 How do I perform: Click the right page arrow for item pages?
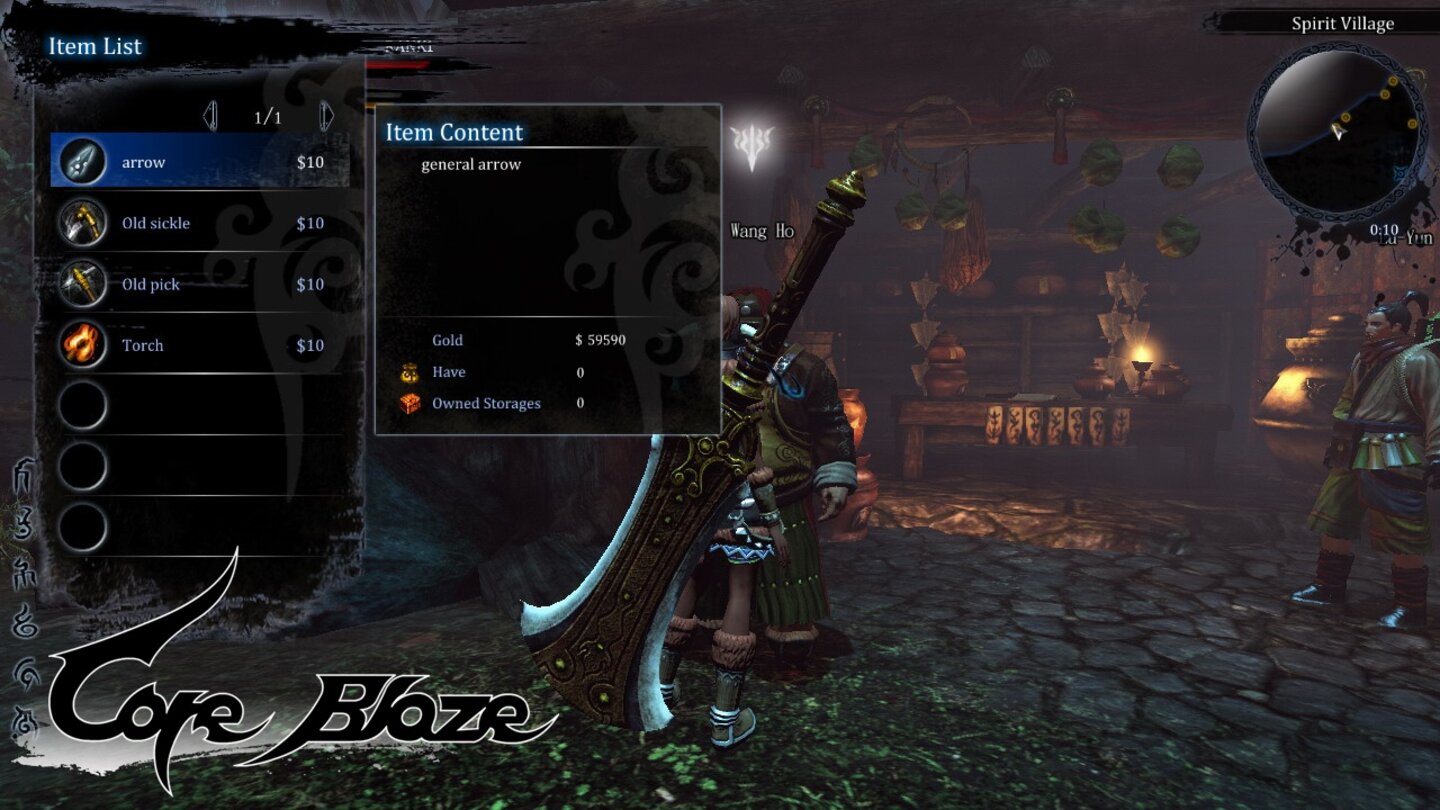tap(325, 115)
